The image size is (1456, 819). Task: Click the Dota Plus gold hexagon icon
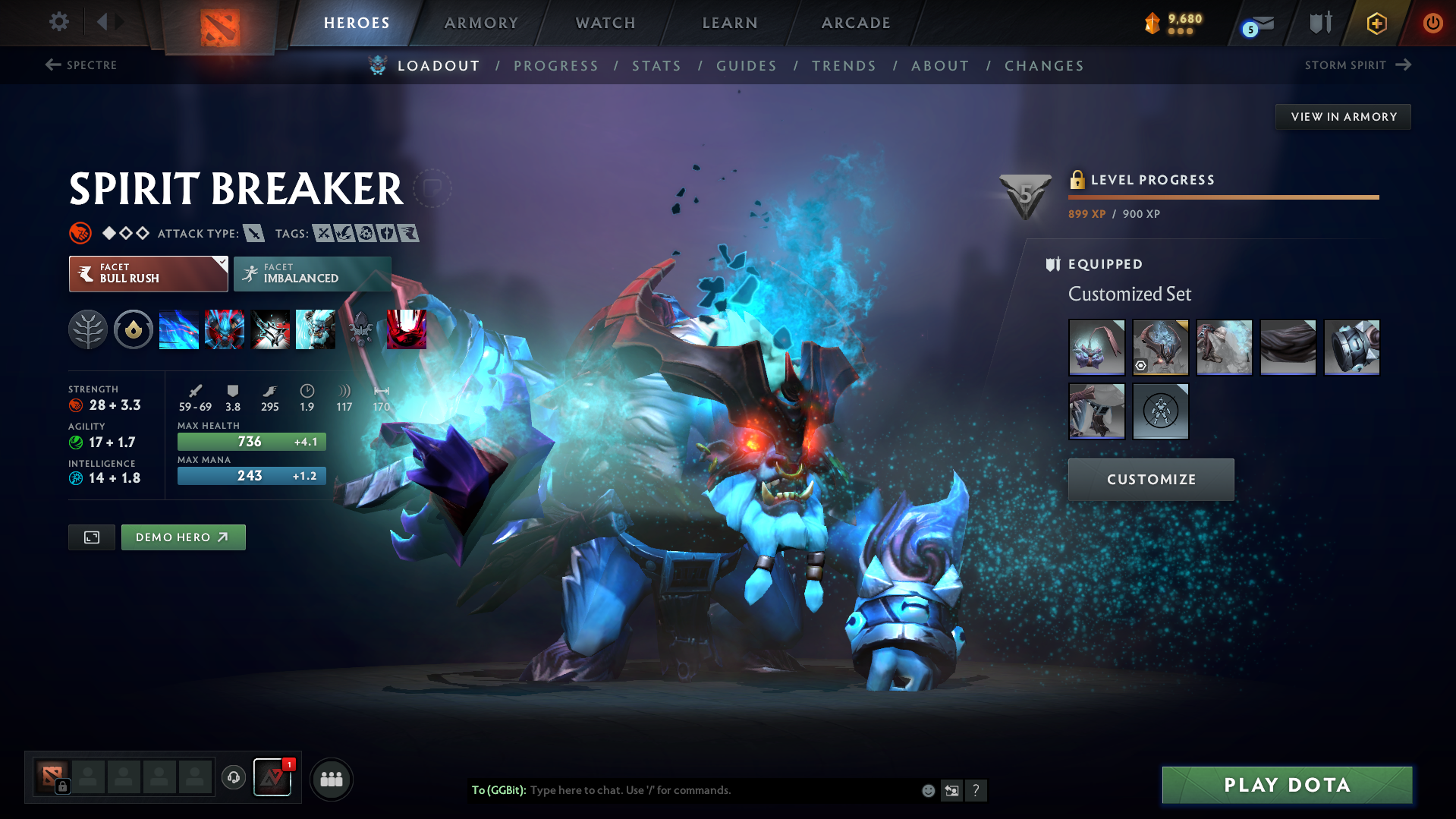[1376, 23]
